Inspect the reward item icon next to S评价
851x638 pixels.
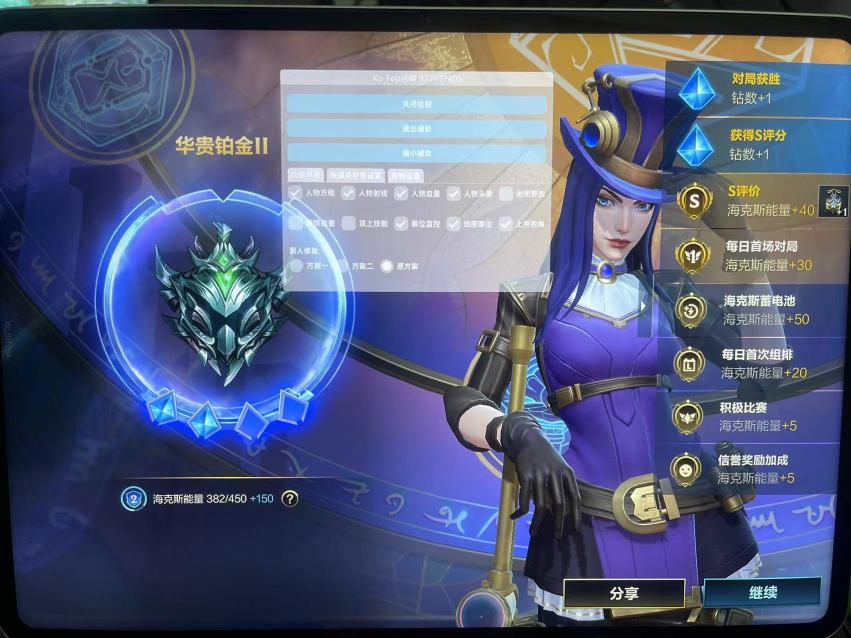pyautogui.click(x=833, y=201)
